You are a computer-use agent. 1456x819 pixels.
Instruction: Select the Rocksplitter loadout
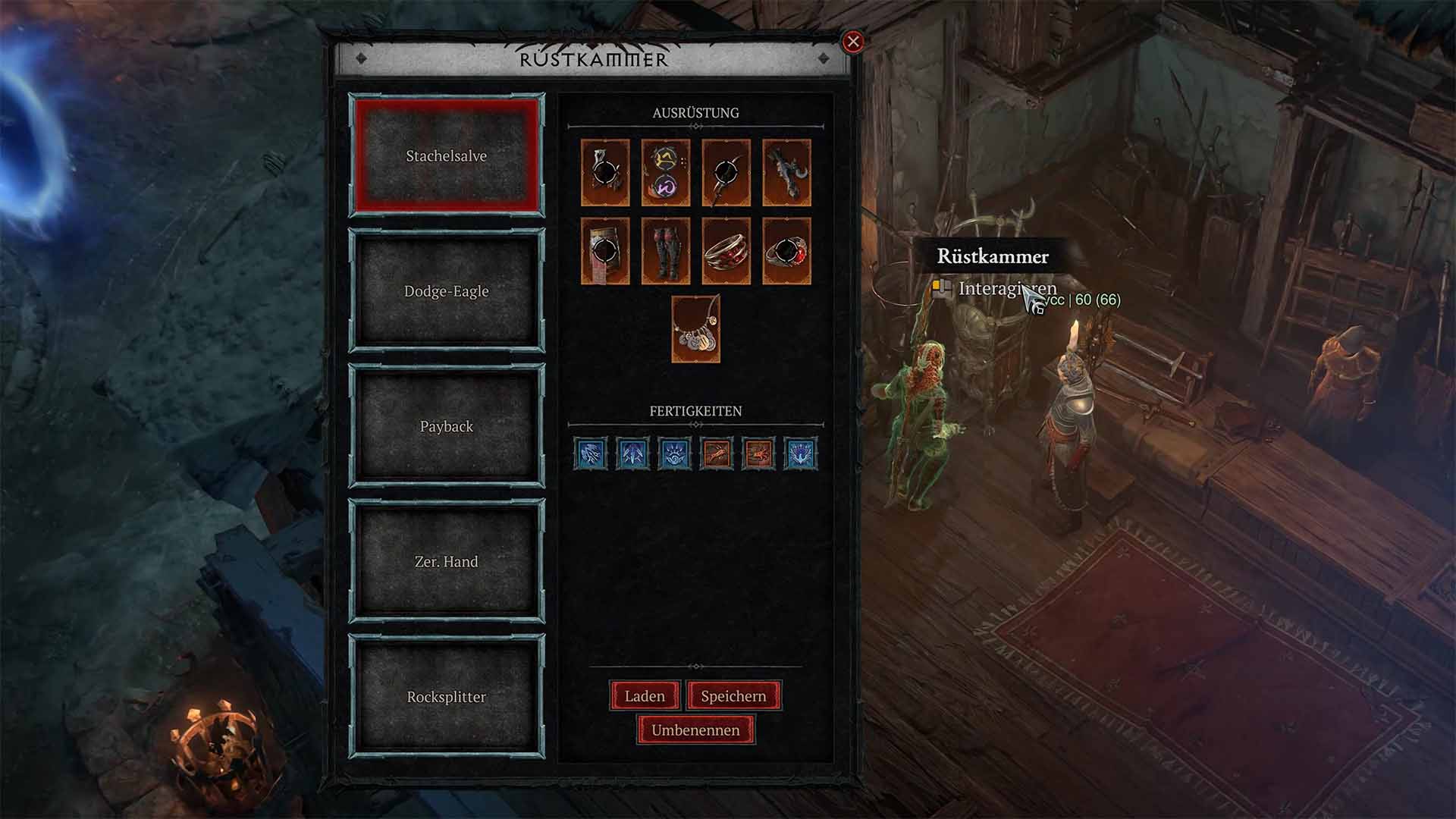click(446, 698)
